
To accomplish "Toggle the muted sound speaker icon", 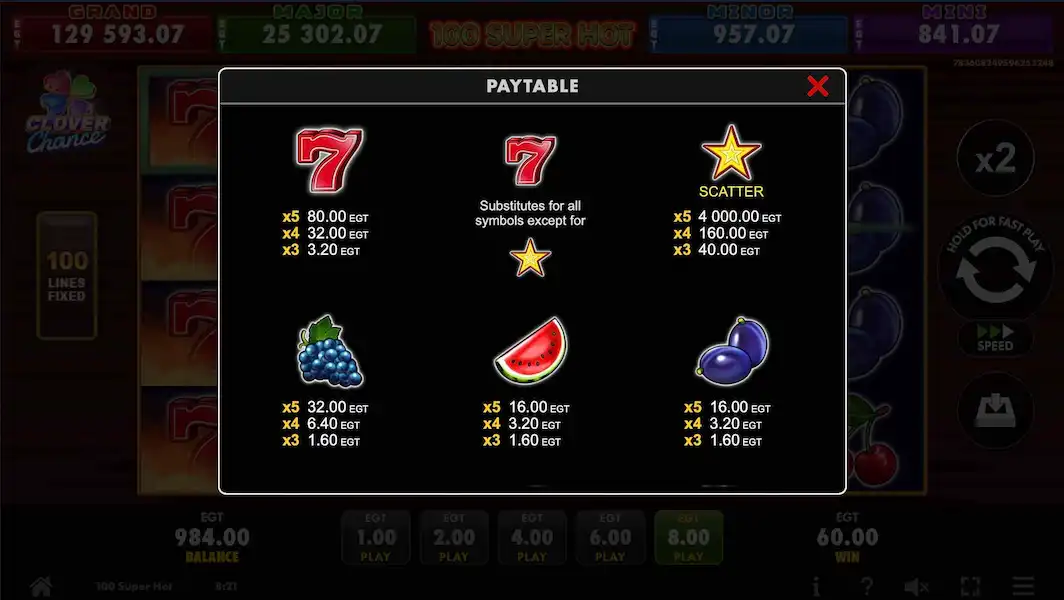I will coord(916,586).
